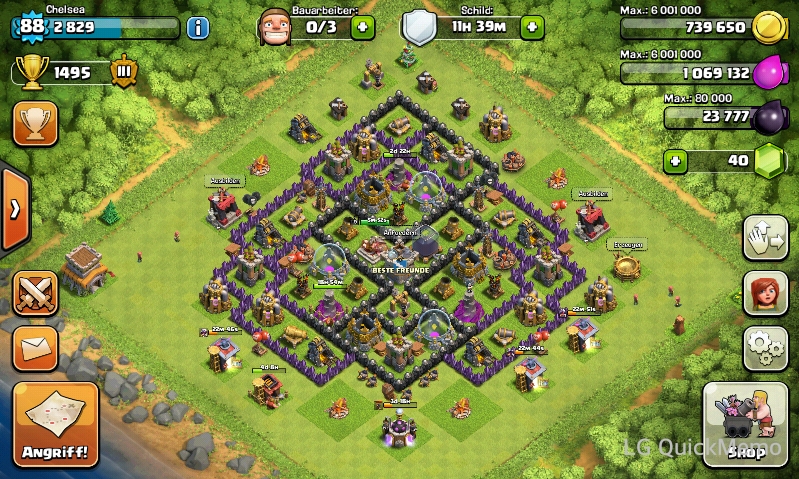Viewport: 799px width, 479px height.
Task: View the crossed swords battle log
Action: [x=35, y=293]
